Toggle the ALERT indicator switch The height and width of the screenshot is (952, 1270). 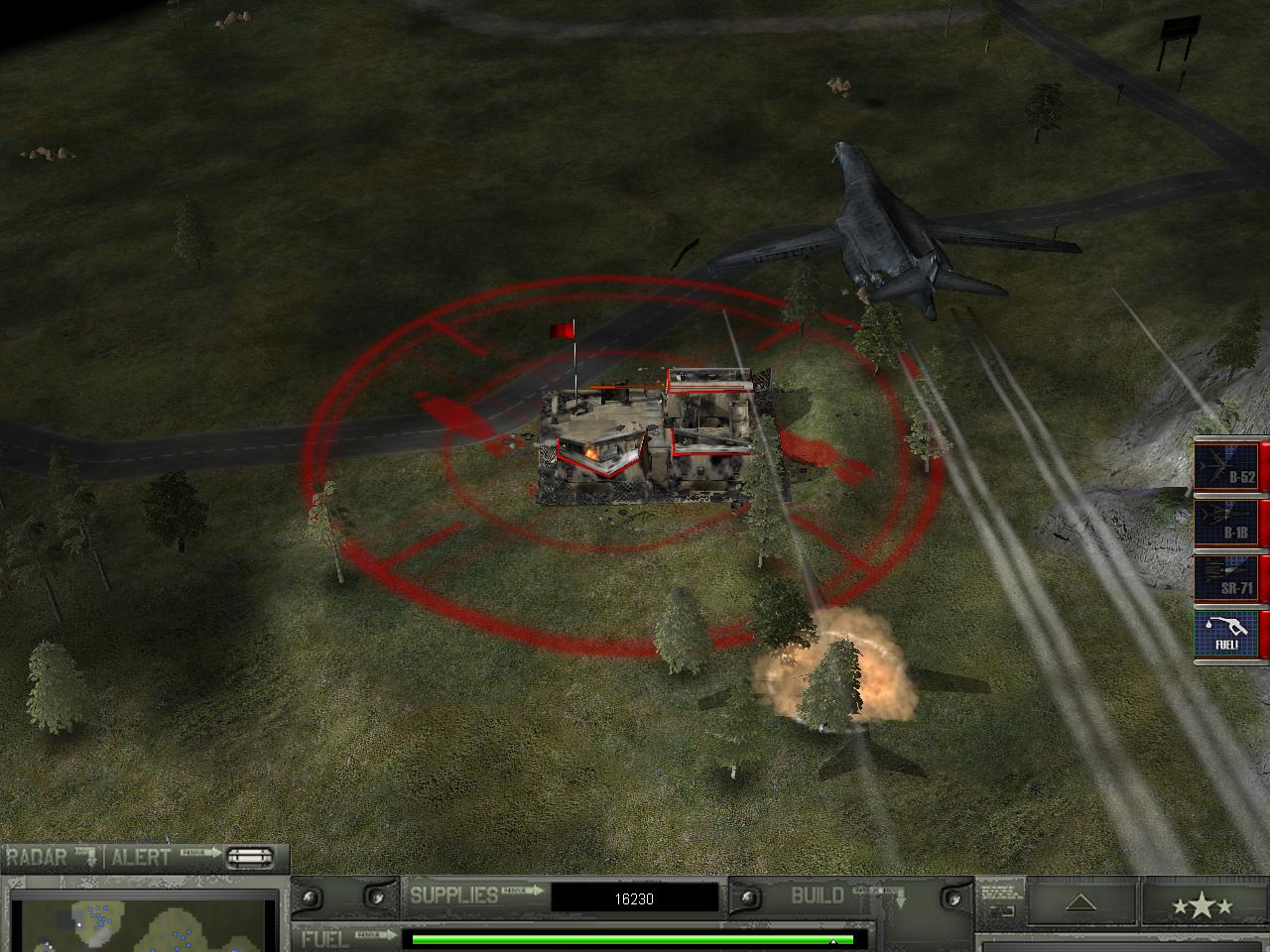pyautogui.click(x=250, y=858)
